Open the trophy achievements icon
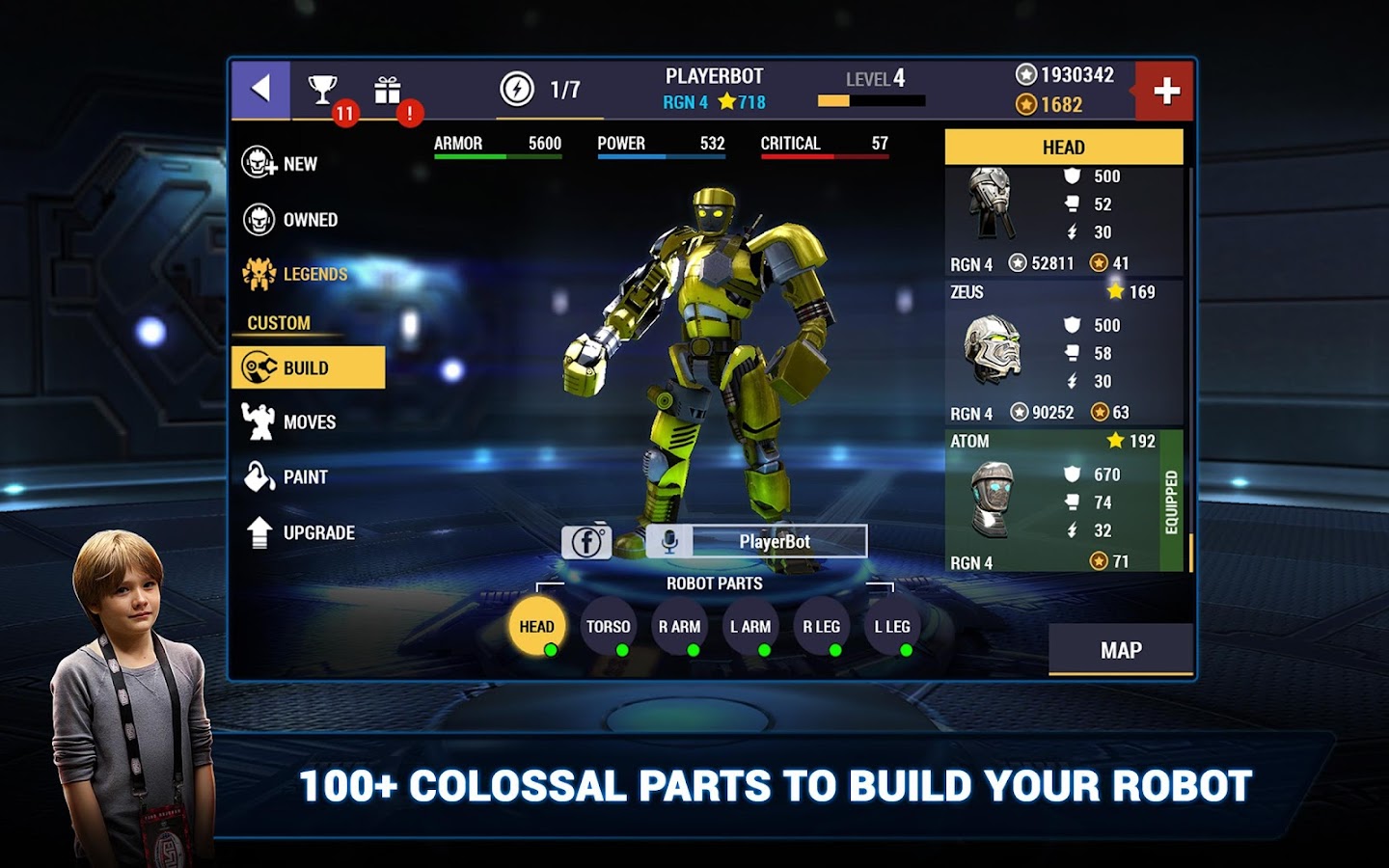The image size is (1389, 868). pyautogui.click(x=323, y=91)
